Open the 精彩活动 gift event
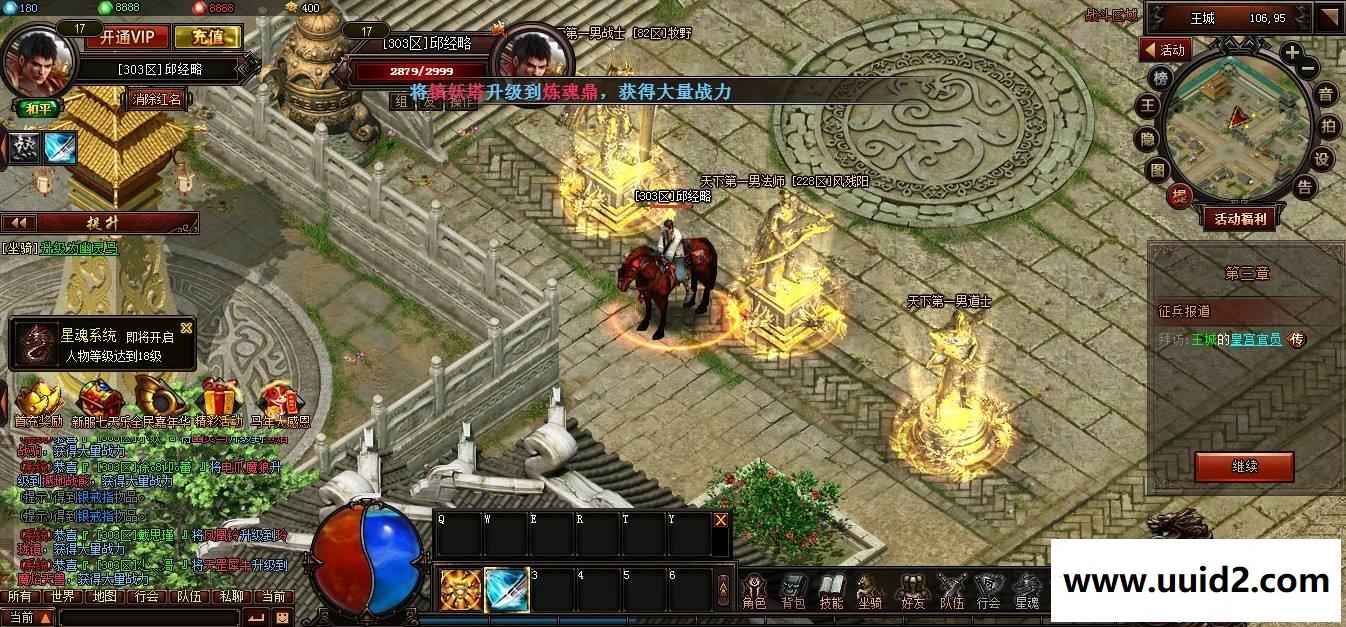 coord(219,405)
